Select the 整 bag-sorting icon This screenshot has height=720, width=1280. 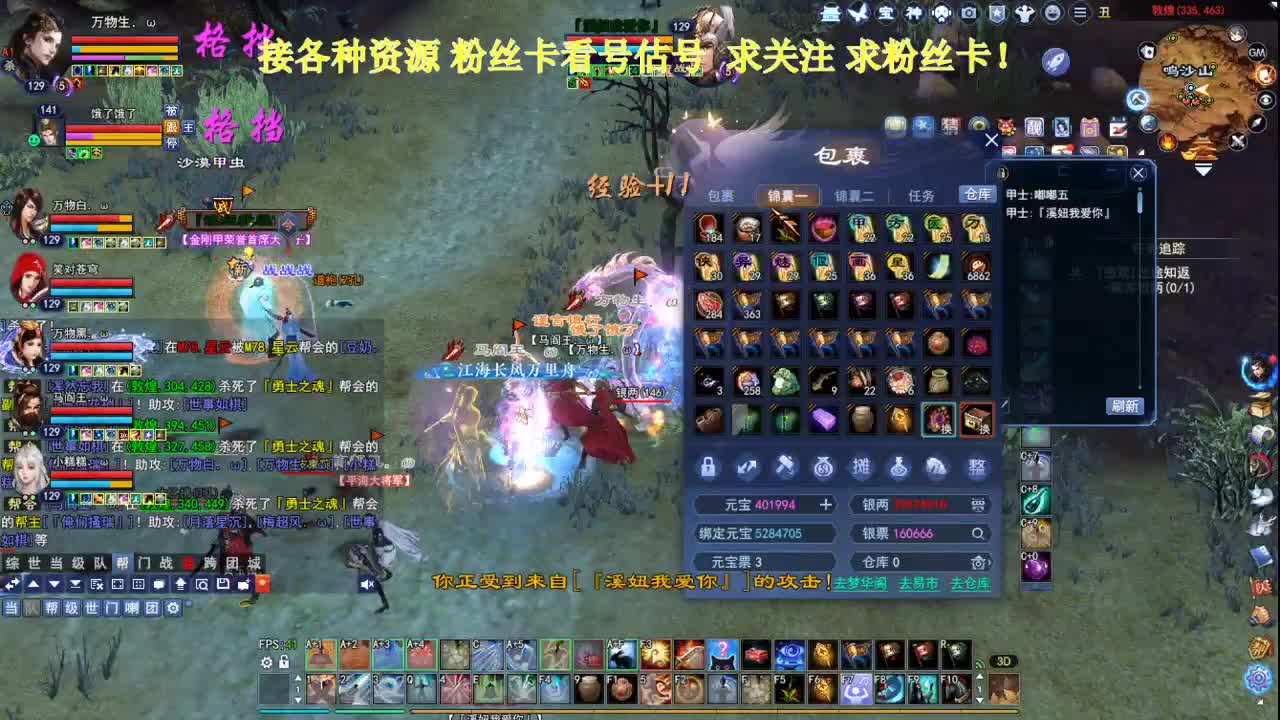coord(977,467)
